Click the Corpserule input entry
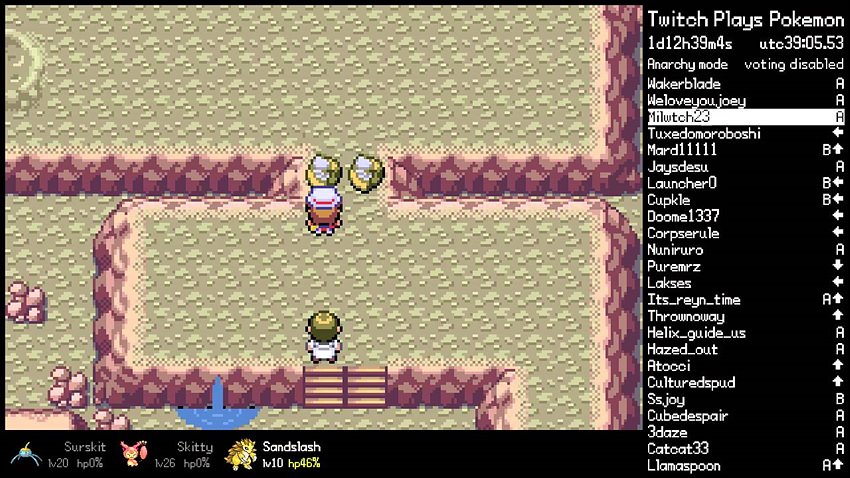 tap(745, 233)
